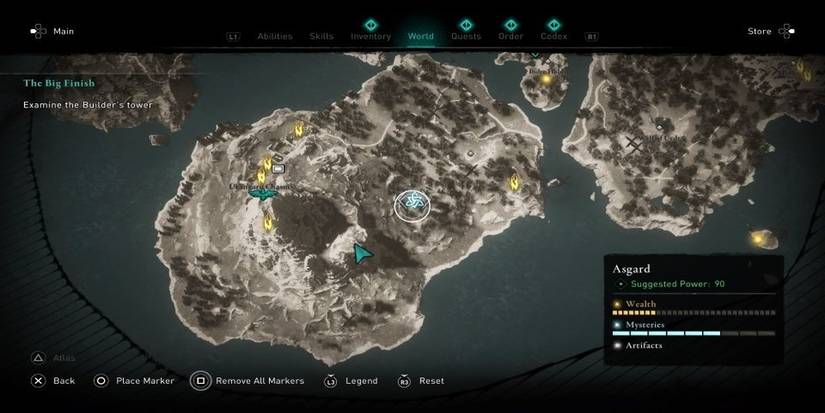
Task: Show the Order tab
Action: point(511,36)
